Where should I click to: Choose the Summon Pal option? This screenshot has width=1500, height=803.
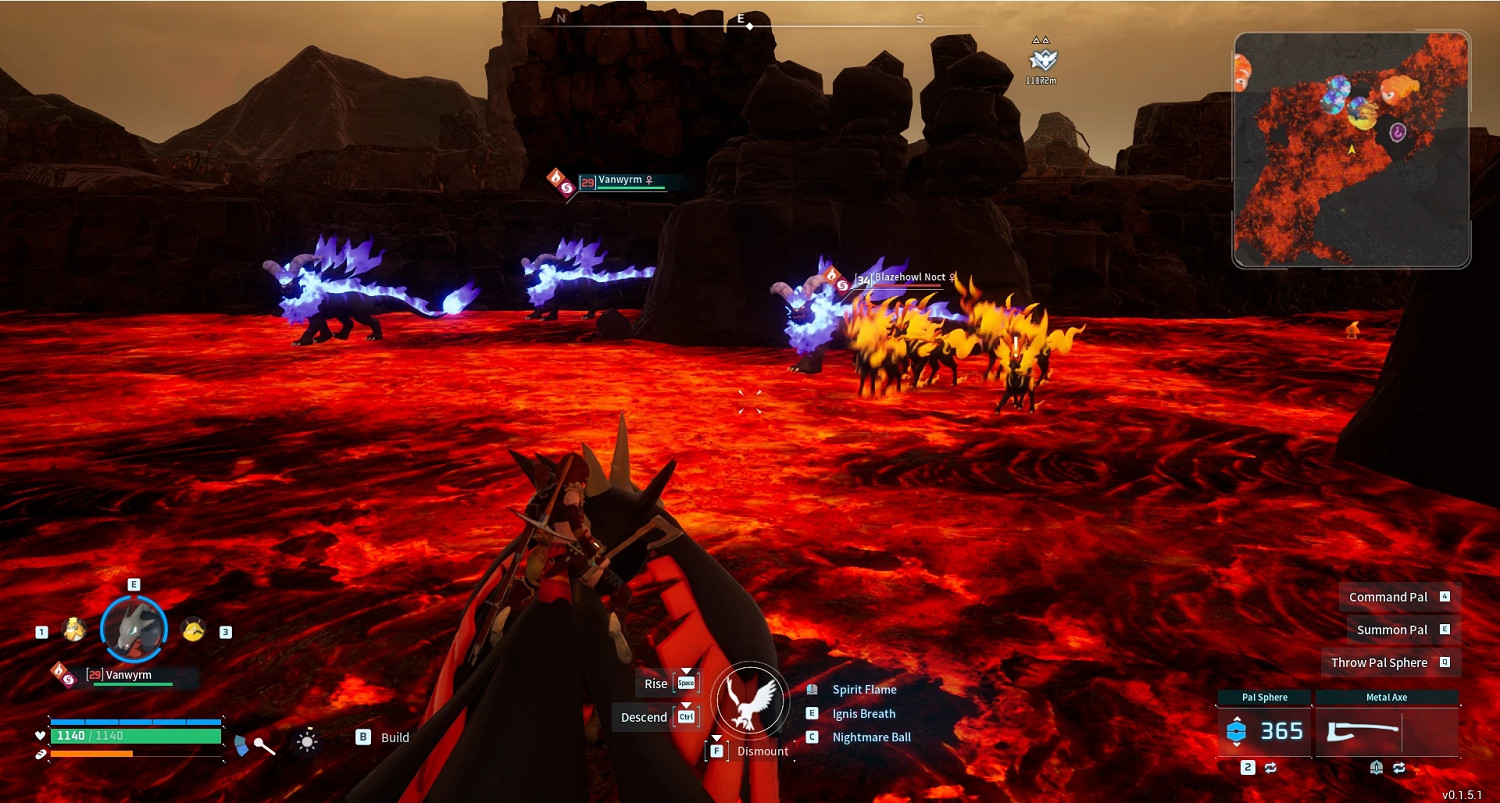coord(1392,630)
